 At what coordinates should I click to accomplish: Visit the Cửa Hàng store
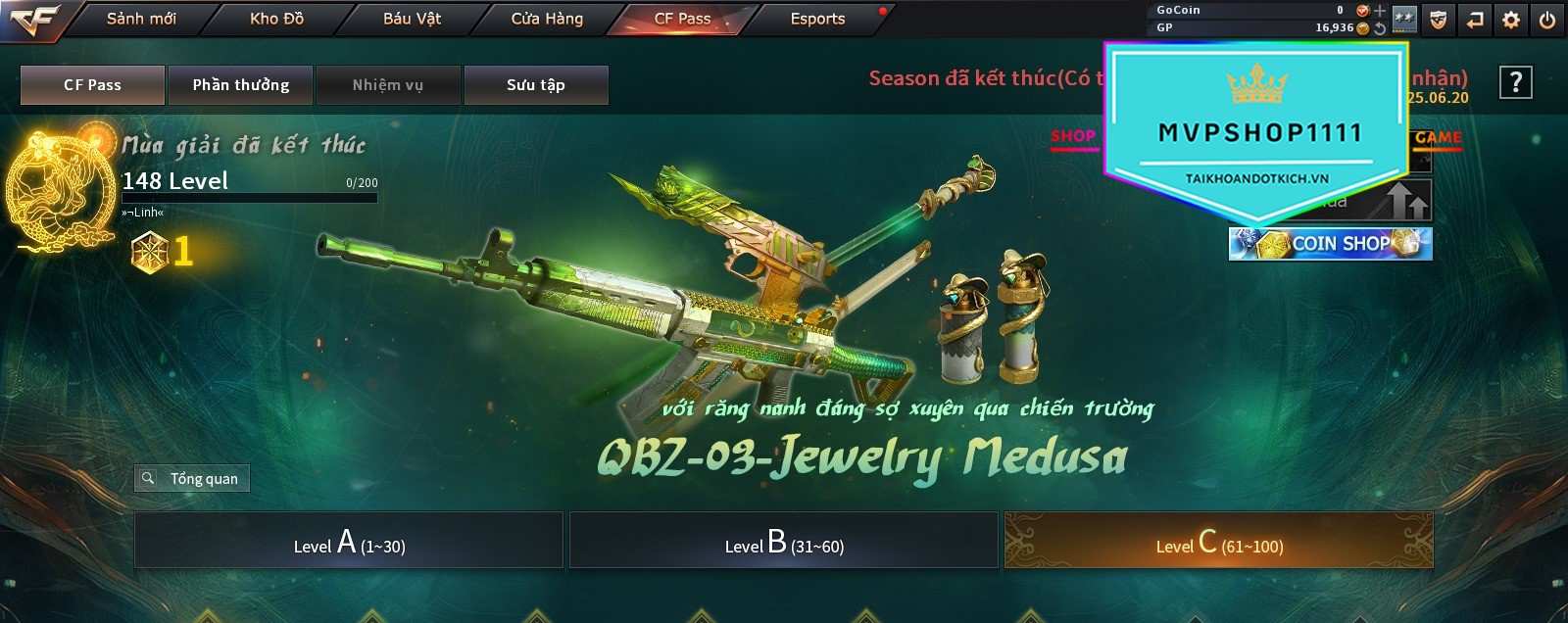pyautogui.click(x=547, y=19)
